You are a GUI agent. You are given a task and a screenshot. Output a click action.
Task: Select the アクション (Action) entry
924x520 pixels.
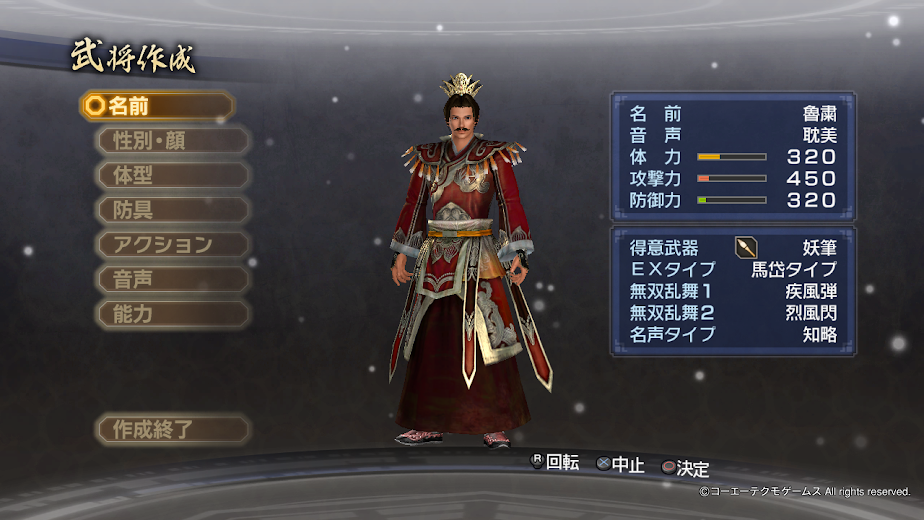[x=172, y=244]
